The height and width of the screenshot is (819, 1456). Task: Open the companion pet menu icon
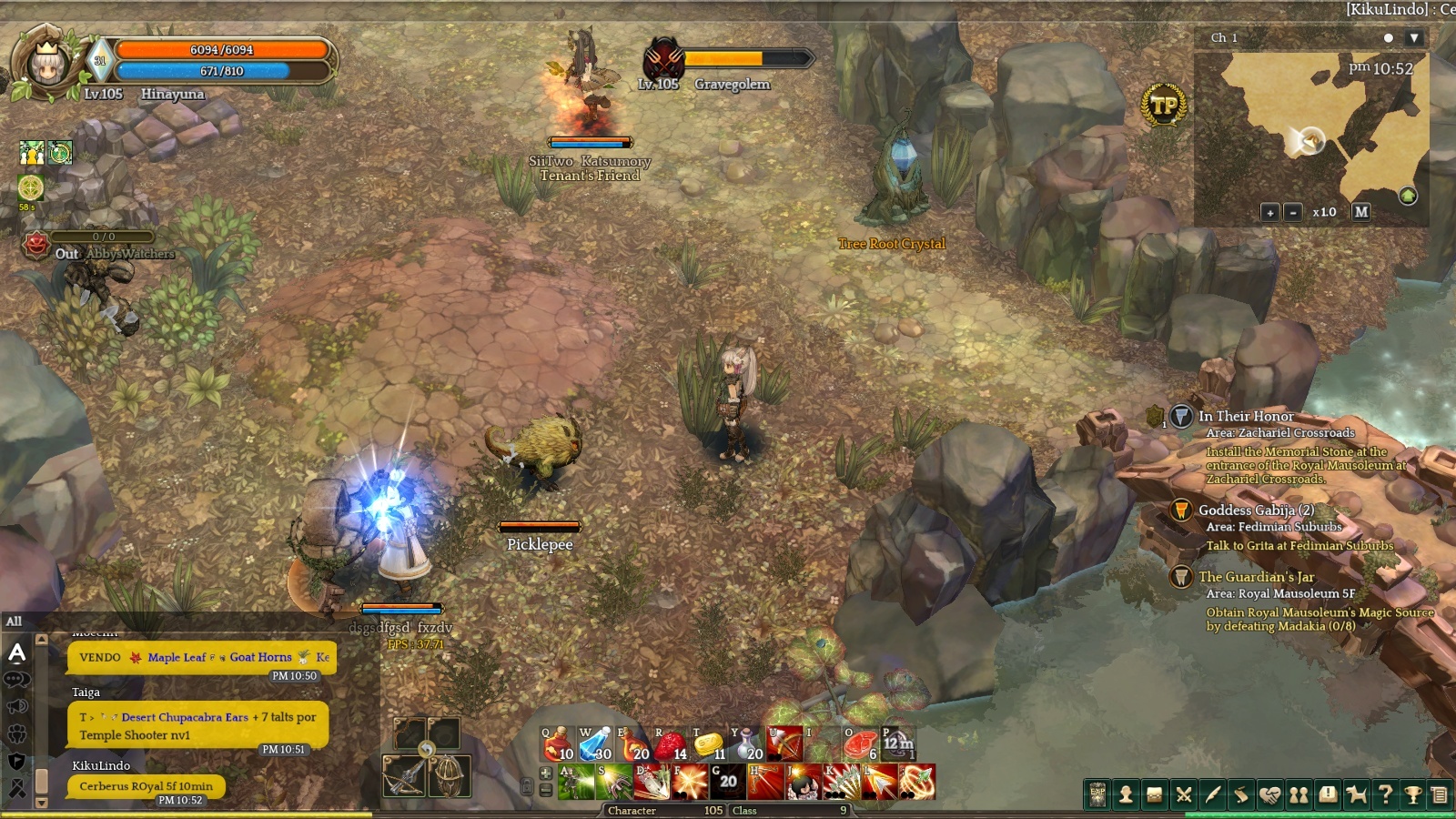click(x=1357, y=794)
